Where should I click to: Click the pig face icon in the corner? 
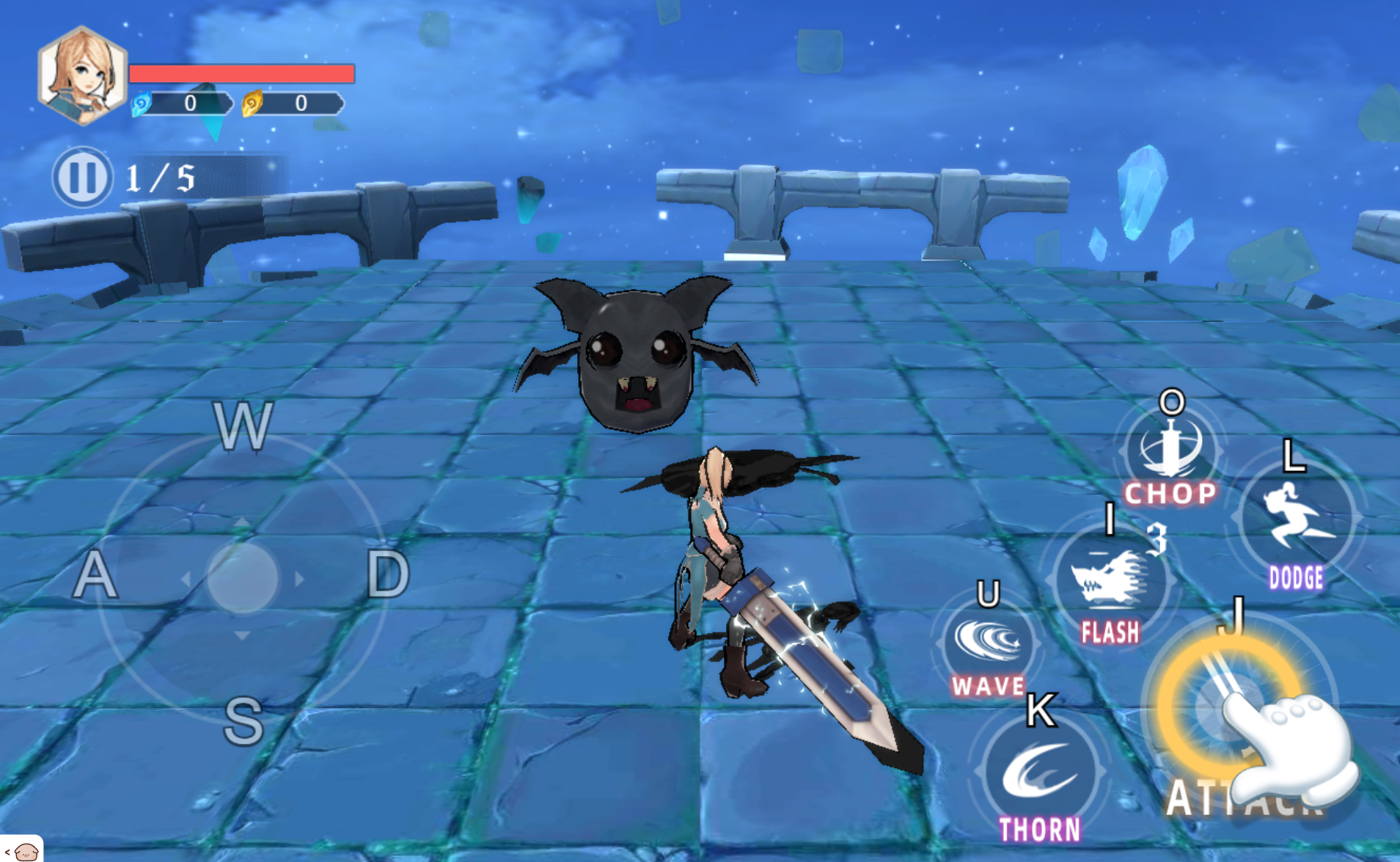pos(26,851)
